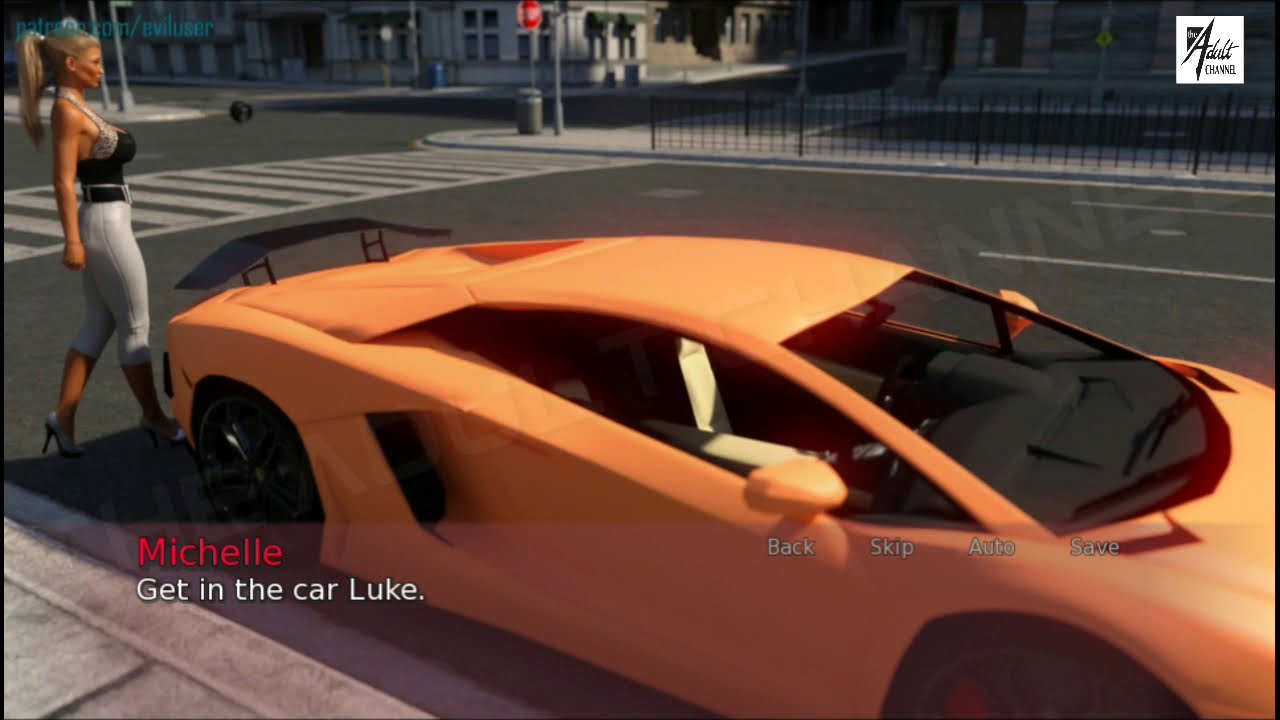Open the Save screen
1280x720 pixels.
click(1094, 547)
